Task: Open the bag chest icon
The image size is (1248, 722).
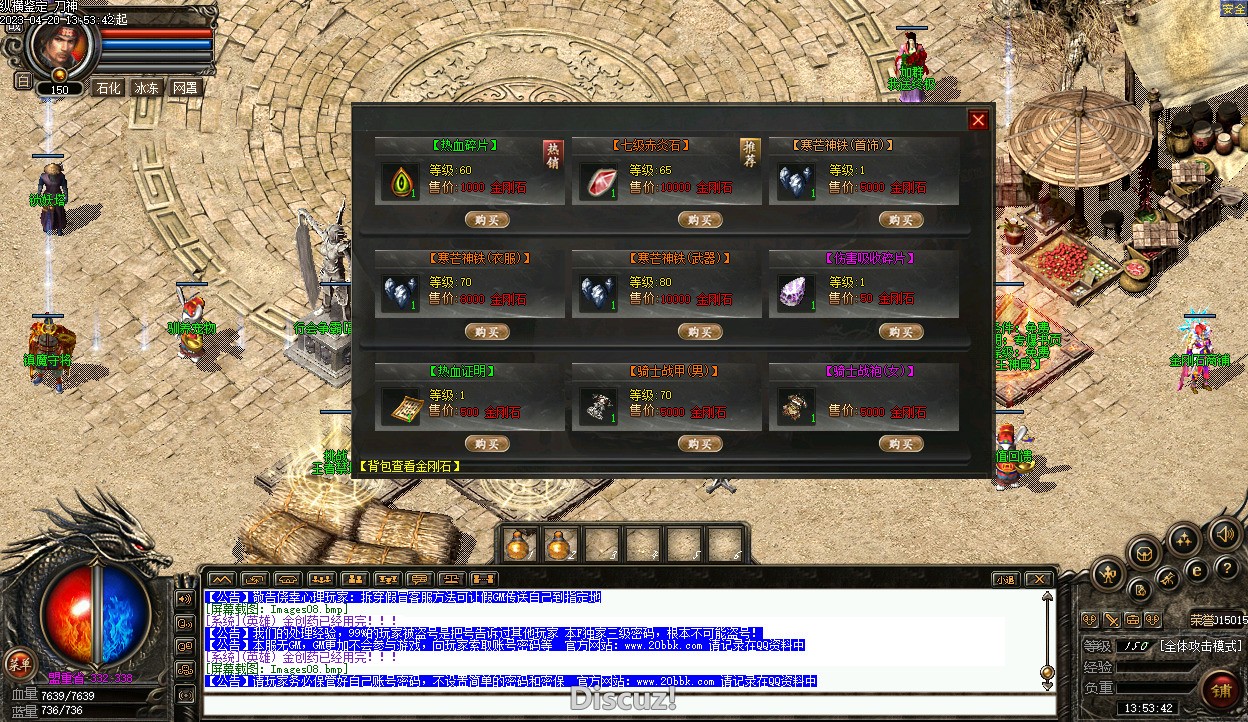Action: [x=1143, y=551]
